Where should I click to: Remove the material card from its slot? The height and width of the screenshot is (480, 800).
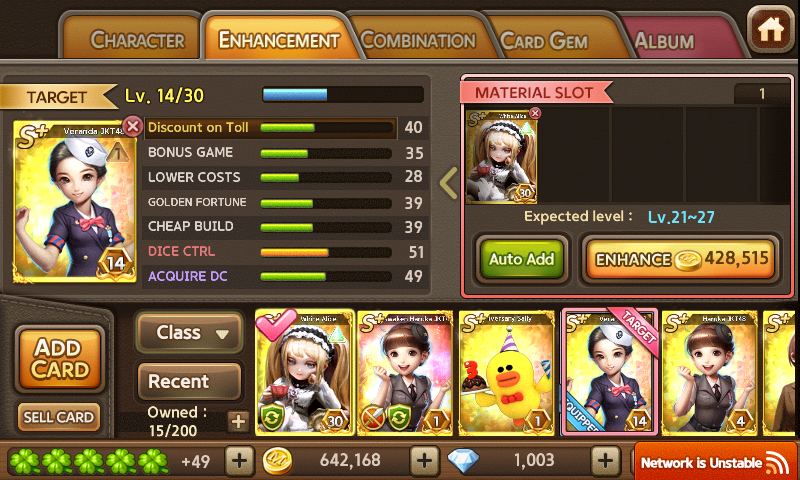[x=534, y=113]
